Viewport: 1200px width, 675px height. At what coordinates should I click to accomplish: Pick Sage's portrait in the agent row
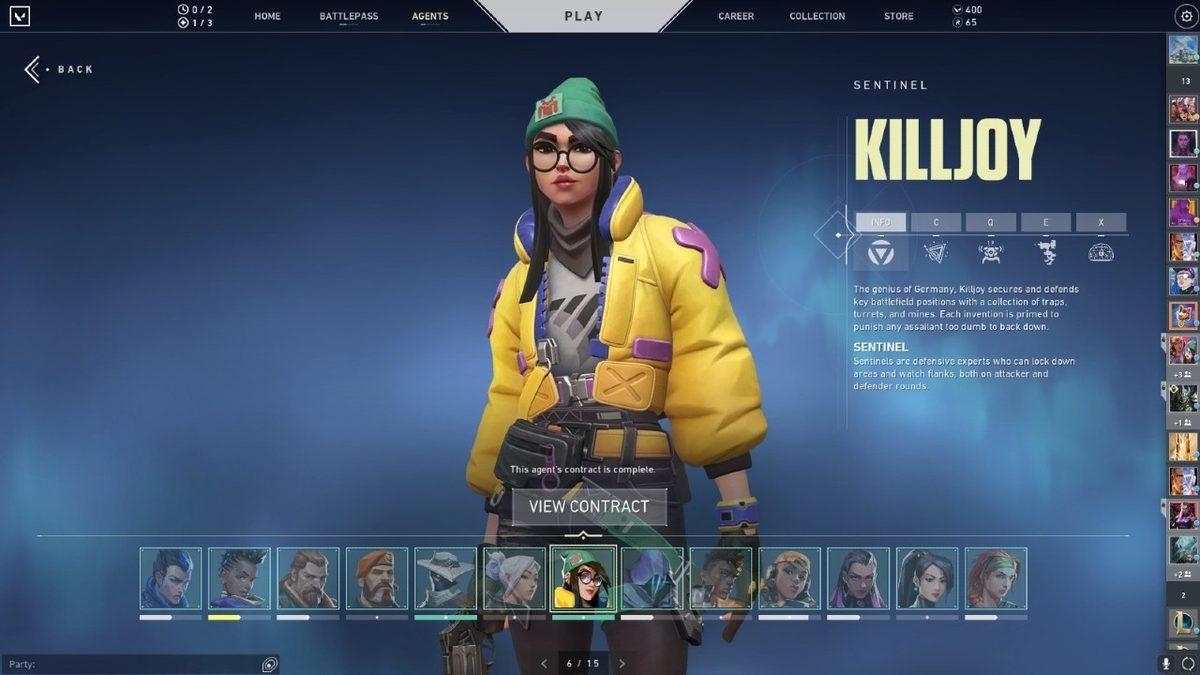[x=927, y=578]
